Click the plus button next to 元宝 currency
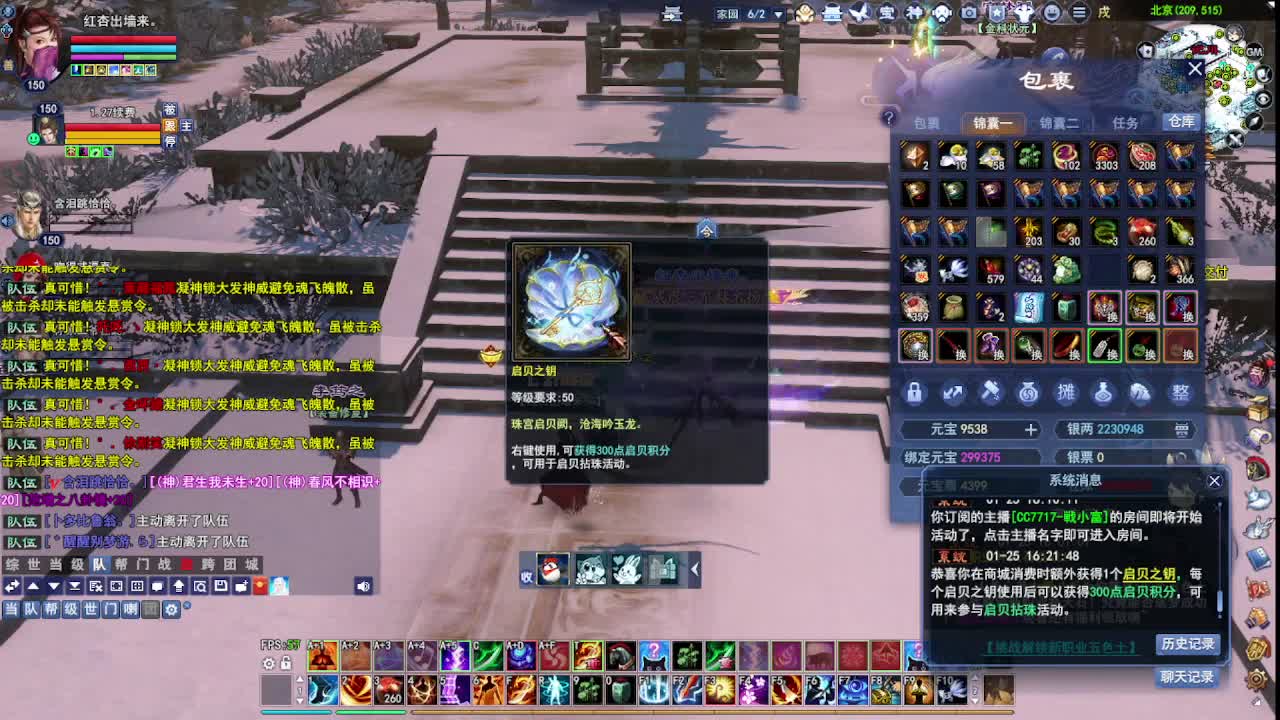1280x720 pixels. tap(1030, 429)
